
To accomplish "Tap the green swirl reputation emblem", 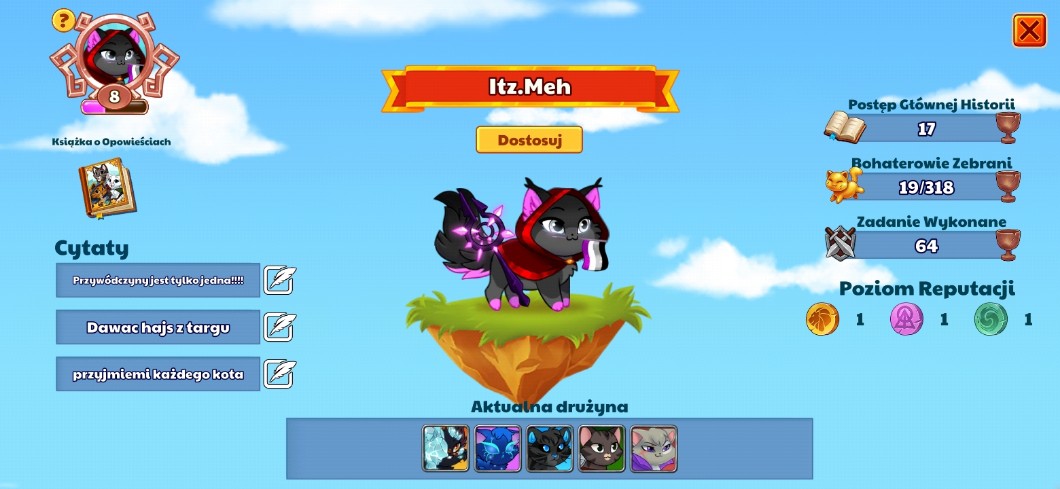I will [991, 320].
